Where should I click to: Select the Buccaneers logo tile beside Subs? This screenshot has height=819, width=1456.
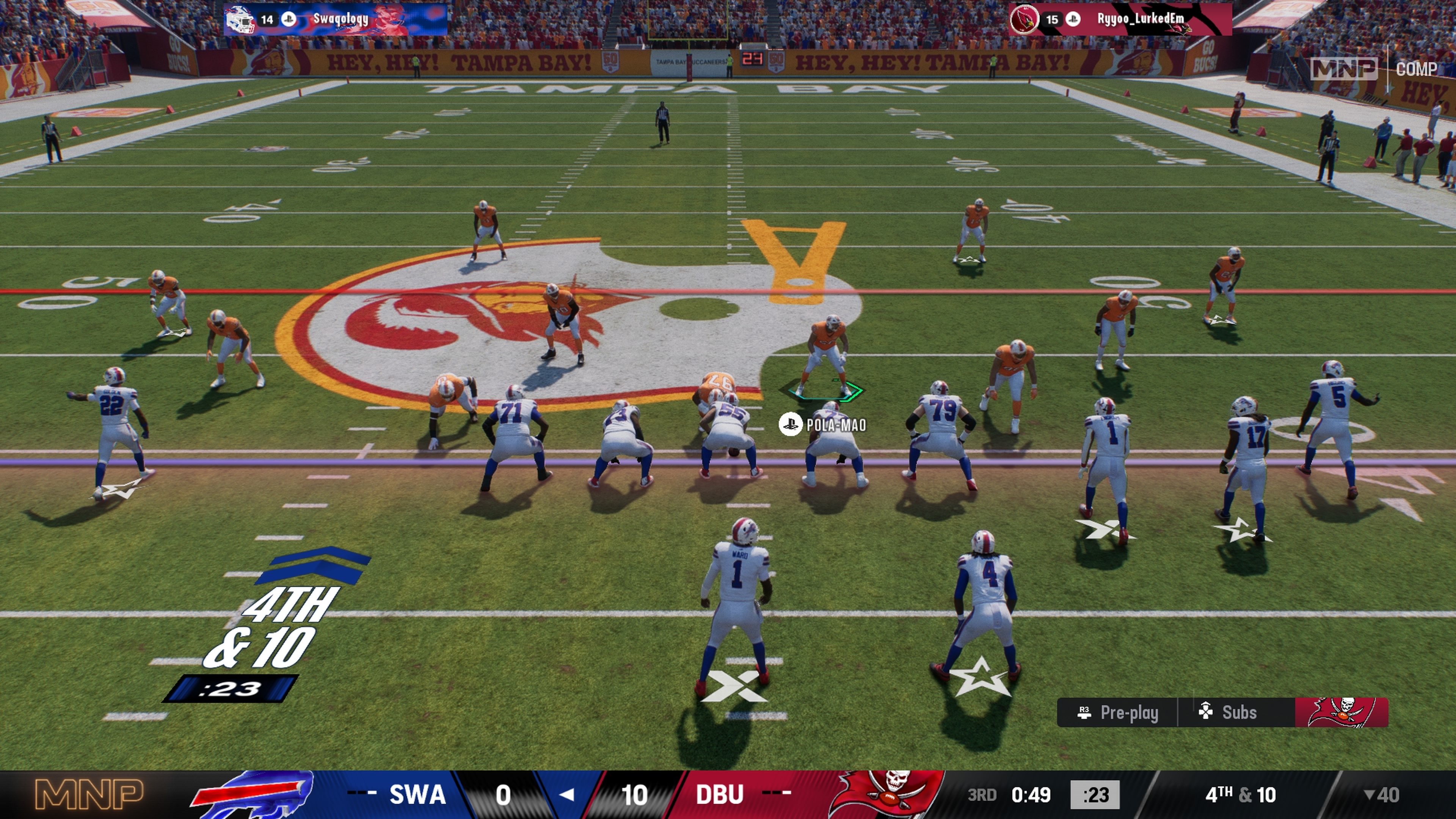pyautogui.click(x=1341, y=712)
